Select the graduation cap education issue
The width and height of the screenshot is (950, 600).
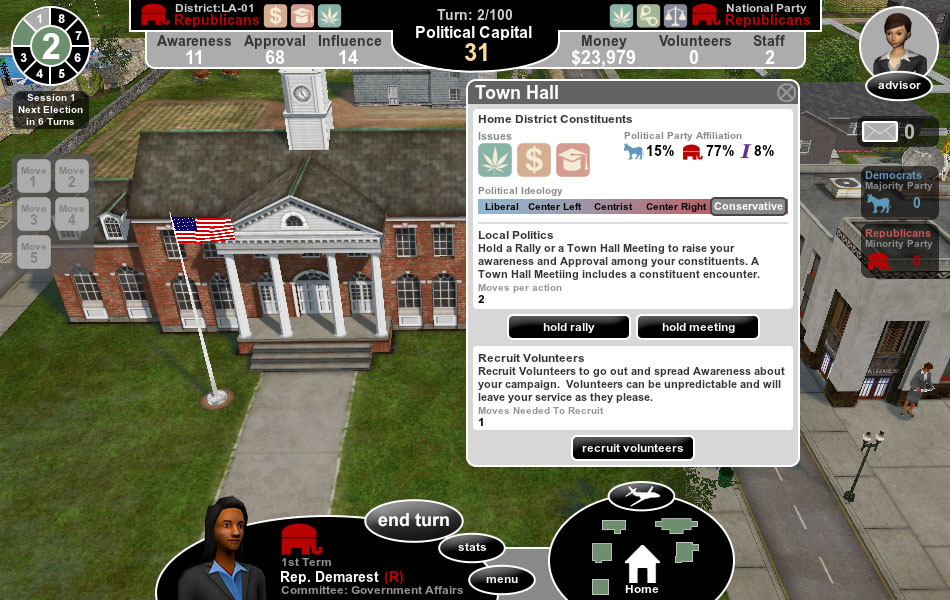click(573, 160)
